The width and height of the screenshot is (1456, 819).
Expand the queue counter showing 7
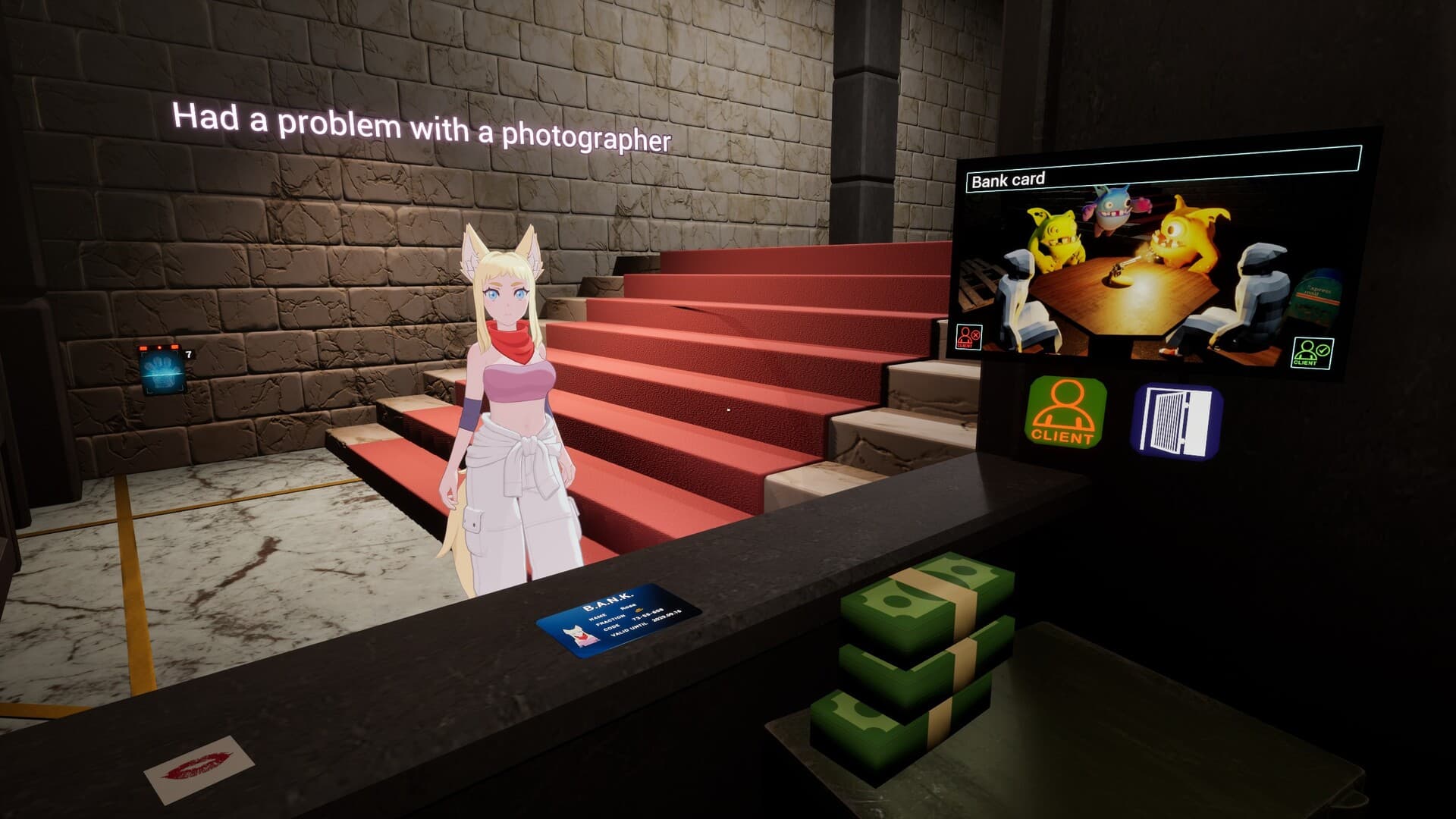click(188, 353)
